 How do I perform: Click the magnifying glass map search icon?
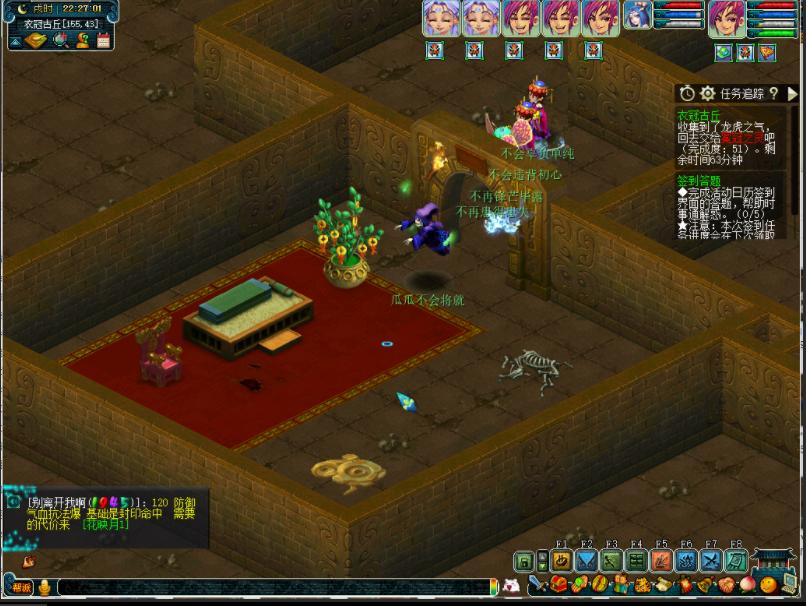coord(60,40)
